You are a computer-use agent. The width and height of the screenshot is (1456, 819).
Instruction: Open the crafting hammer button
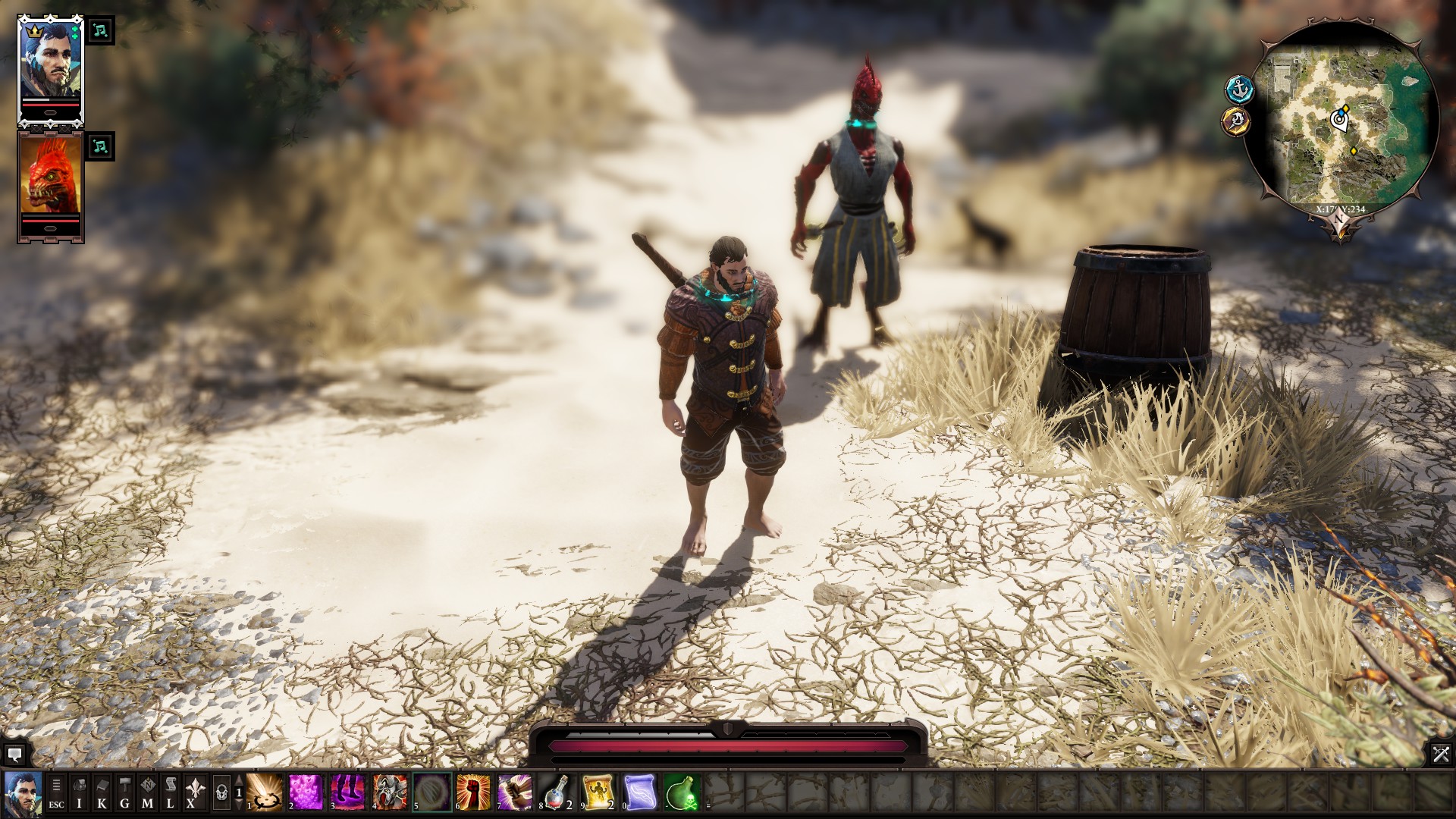pos(124,792)
